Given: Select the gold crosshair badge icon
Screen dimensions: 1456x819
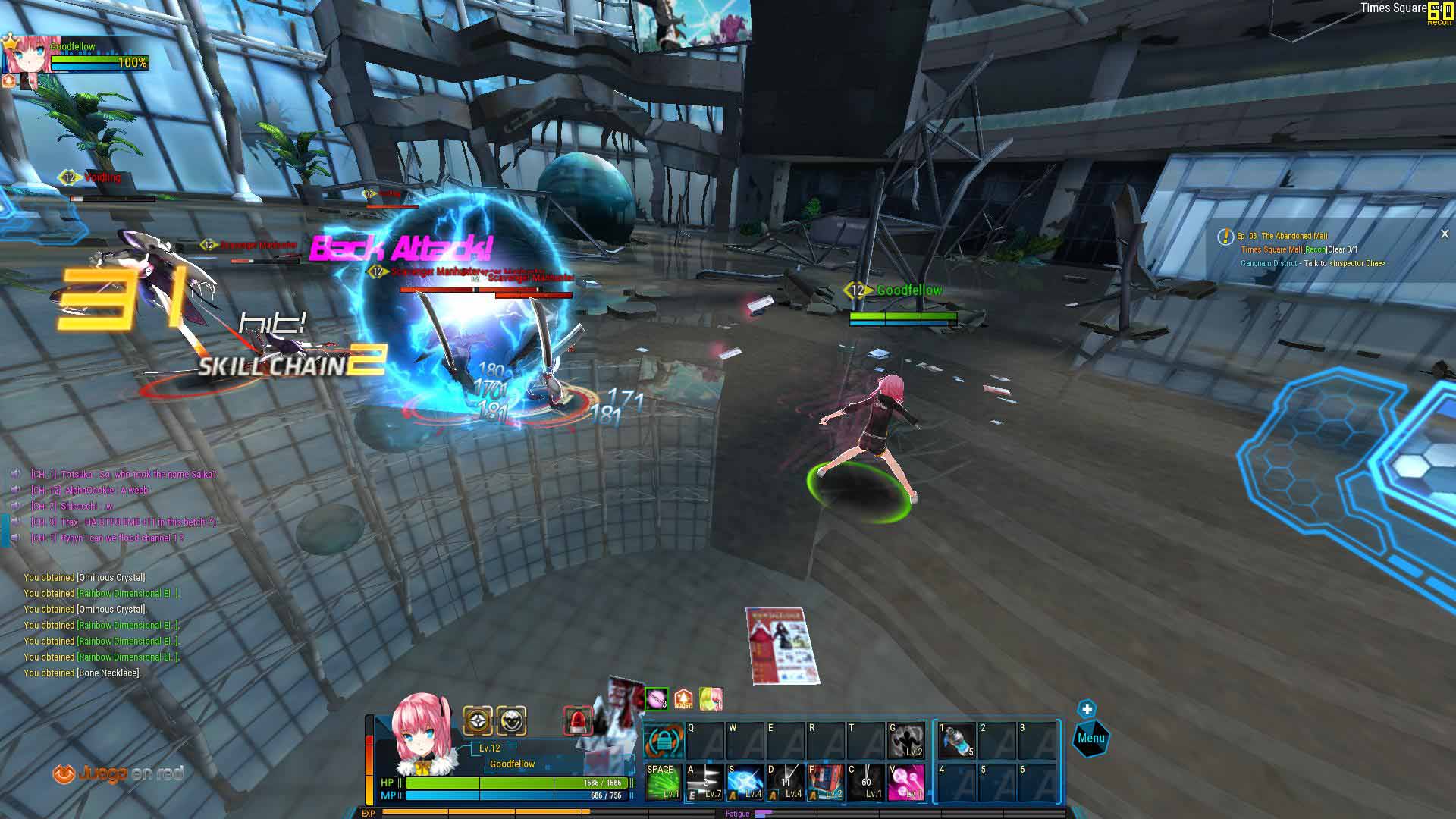Looking at the screenshot, I should (x=478, y=720).
